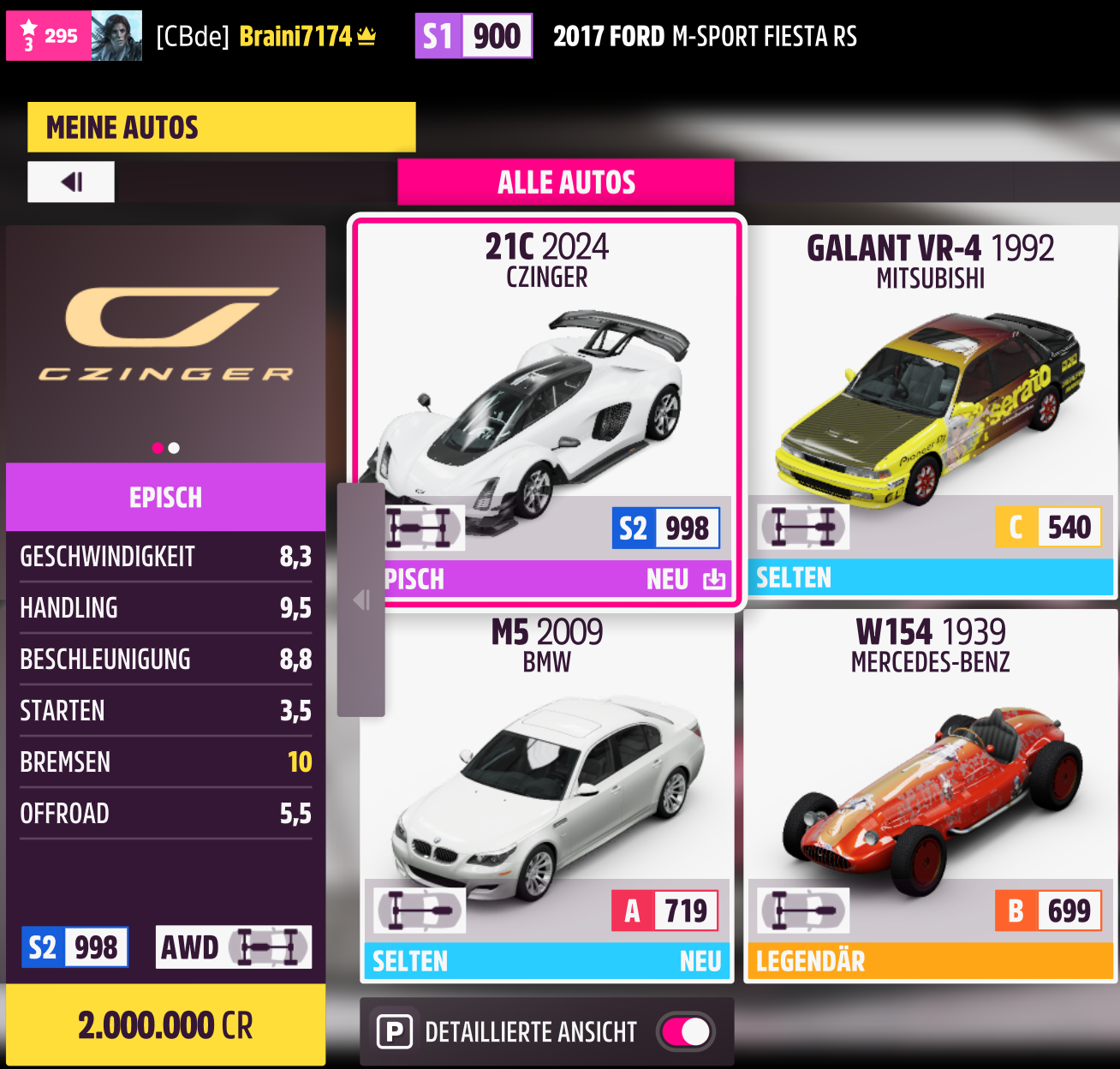Collapse the left stats panel via its arrow
Image resolution: width=1120 pixels, height=1069 pixels.
coord(361,600)
